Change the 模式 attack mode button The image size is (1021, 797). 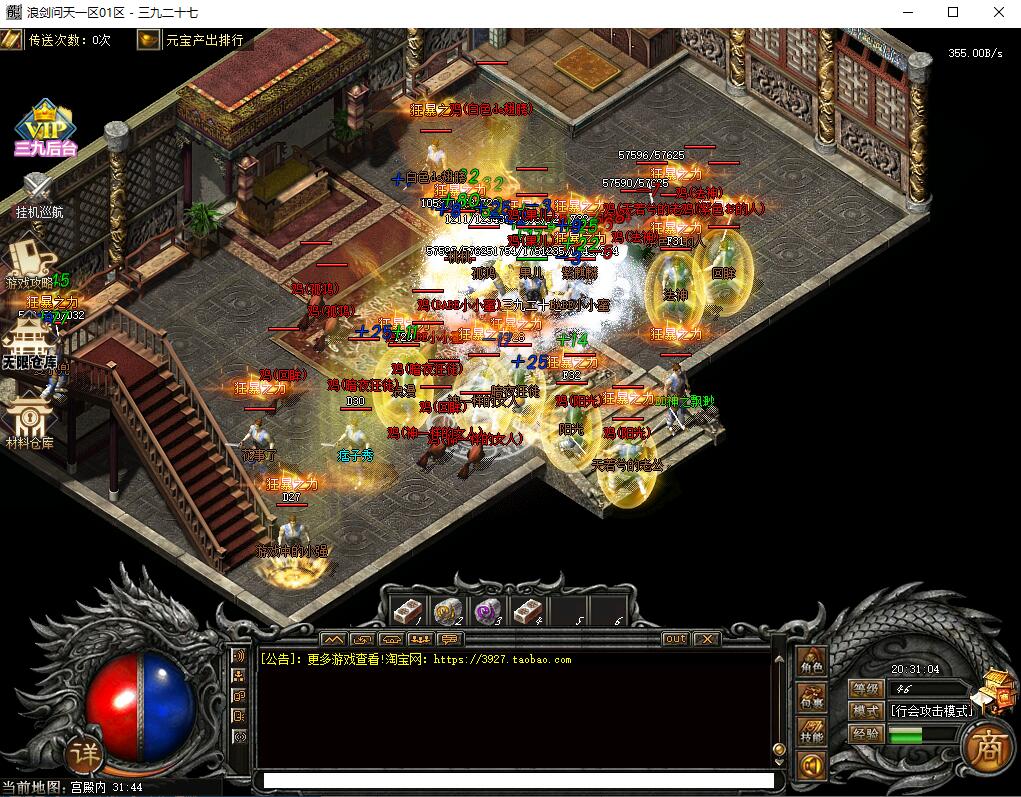tap(865, 711)
